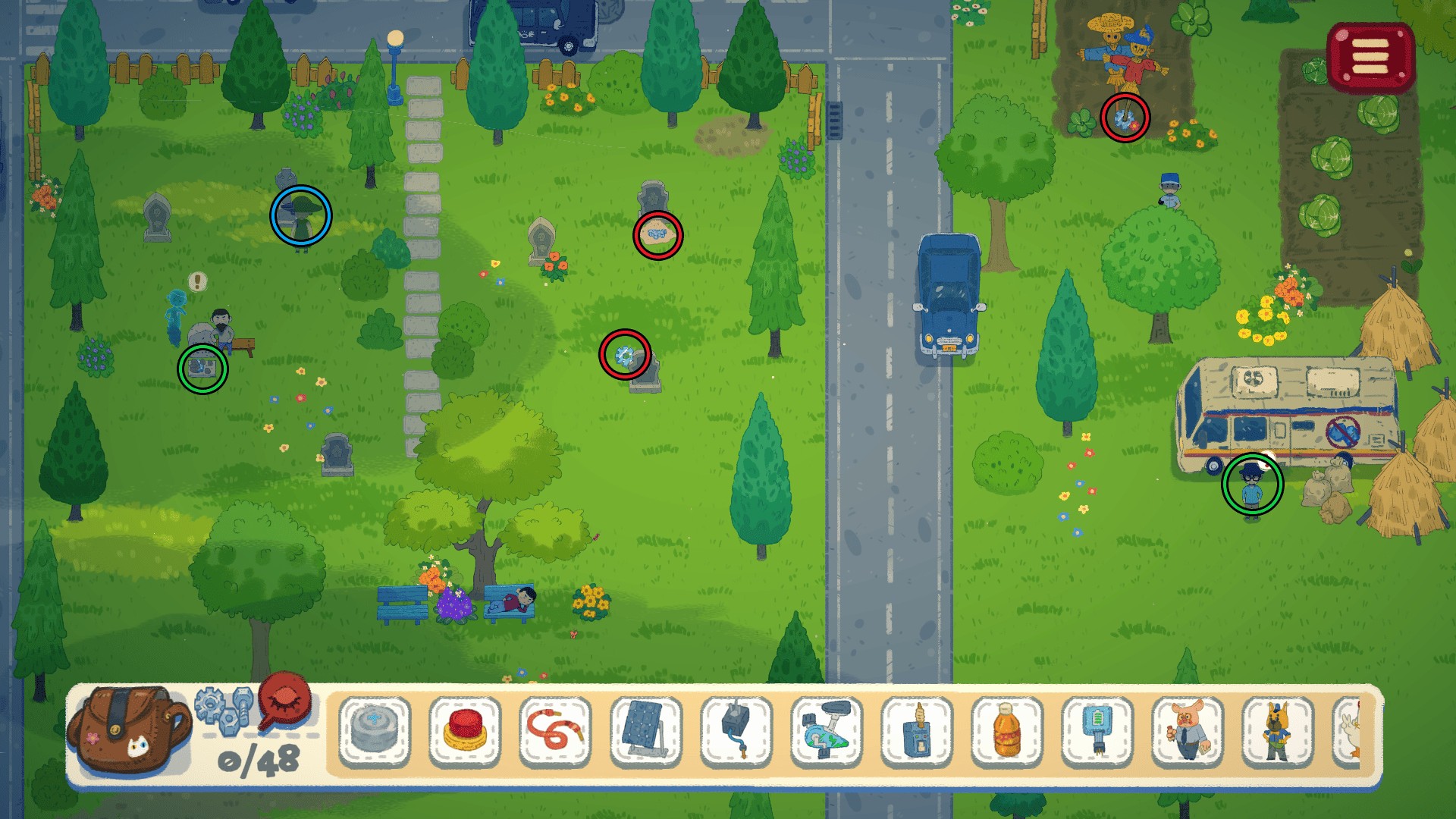The width and height of the screenshot is (1456, 819).
Task: Select the exercise bike generator item
Action: point(827,731)
